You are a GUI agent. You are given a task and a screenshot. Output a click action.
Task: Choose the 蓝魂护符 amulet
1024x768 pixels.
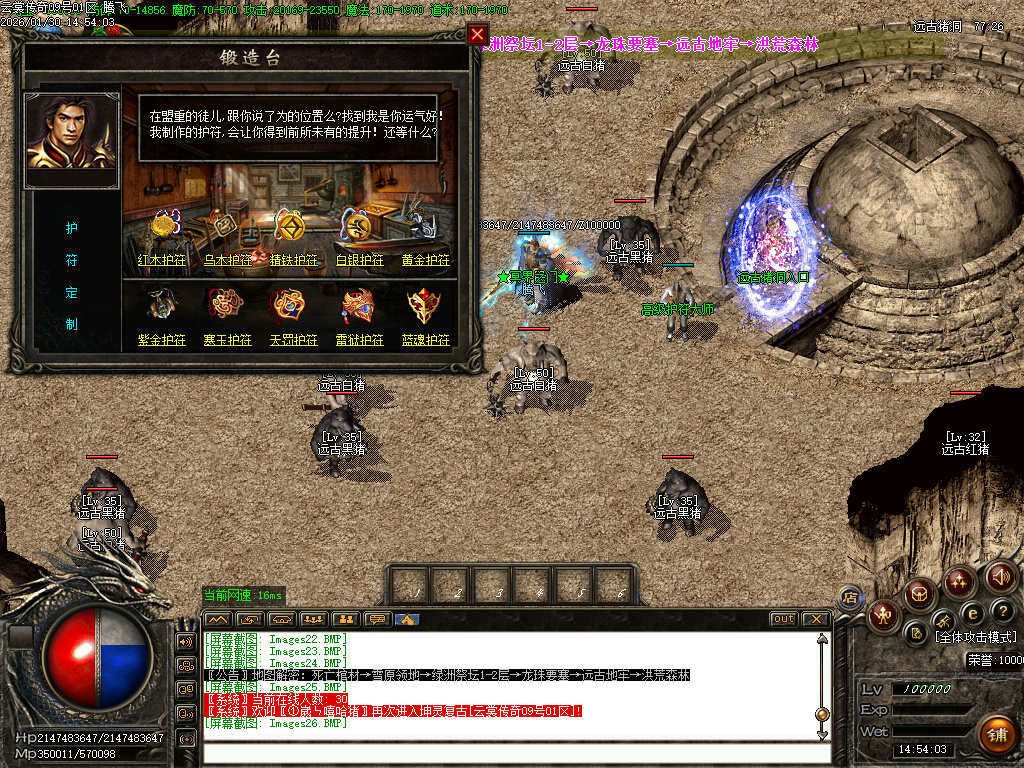(425, 340)
